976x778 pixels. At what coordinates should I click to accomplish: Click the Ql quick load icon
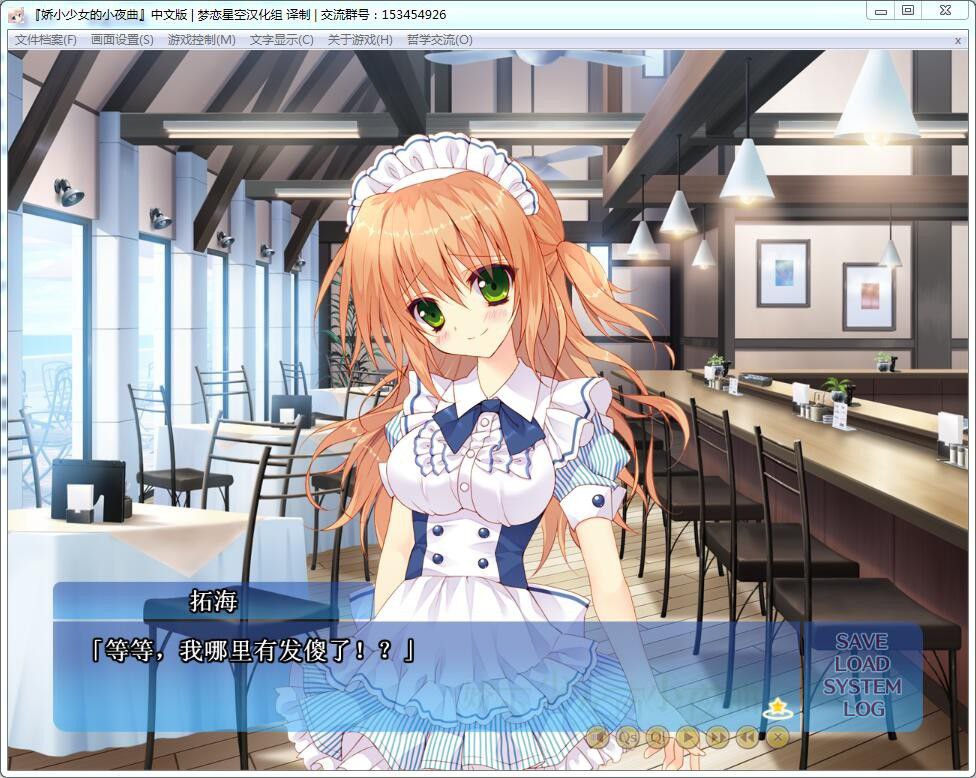(x=658, y=737)
